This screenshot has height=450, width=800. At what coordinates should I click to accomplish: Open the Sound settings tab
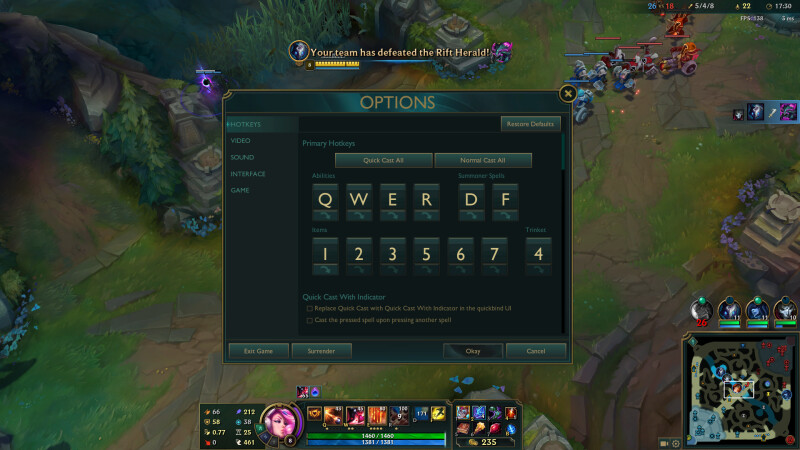pos(242,157)
